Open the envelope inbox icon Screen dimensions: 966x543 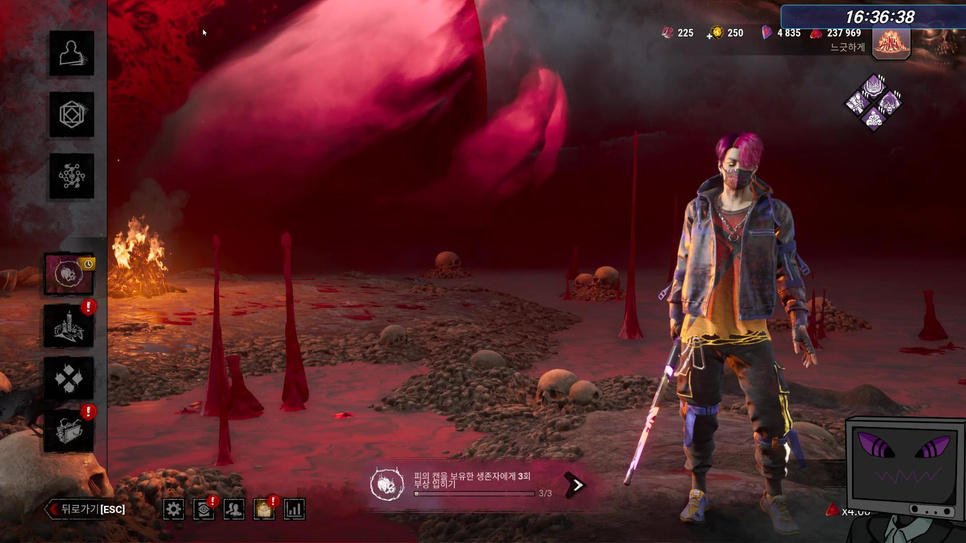pos(264,509)
